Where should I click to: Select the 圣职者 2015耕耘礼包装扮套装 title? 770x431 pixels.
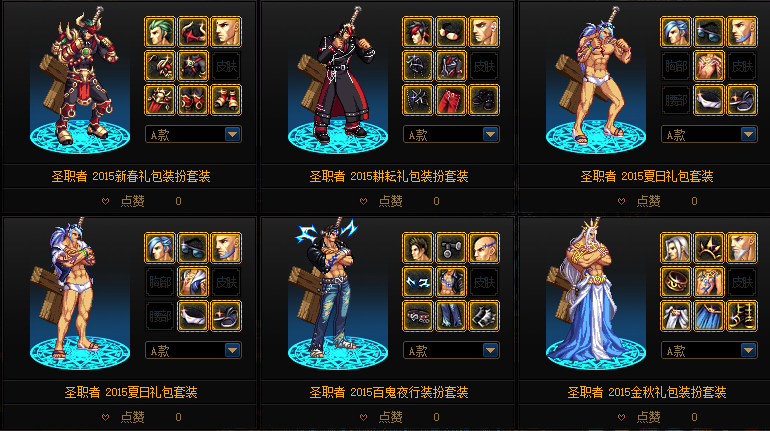coord(389,176)
